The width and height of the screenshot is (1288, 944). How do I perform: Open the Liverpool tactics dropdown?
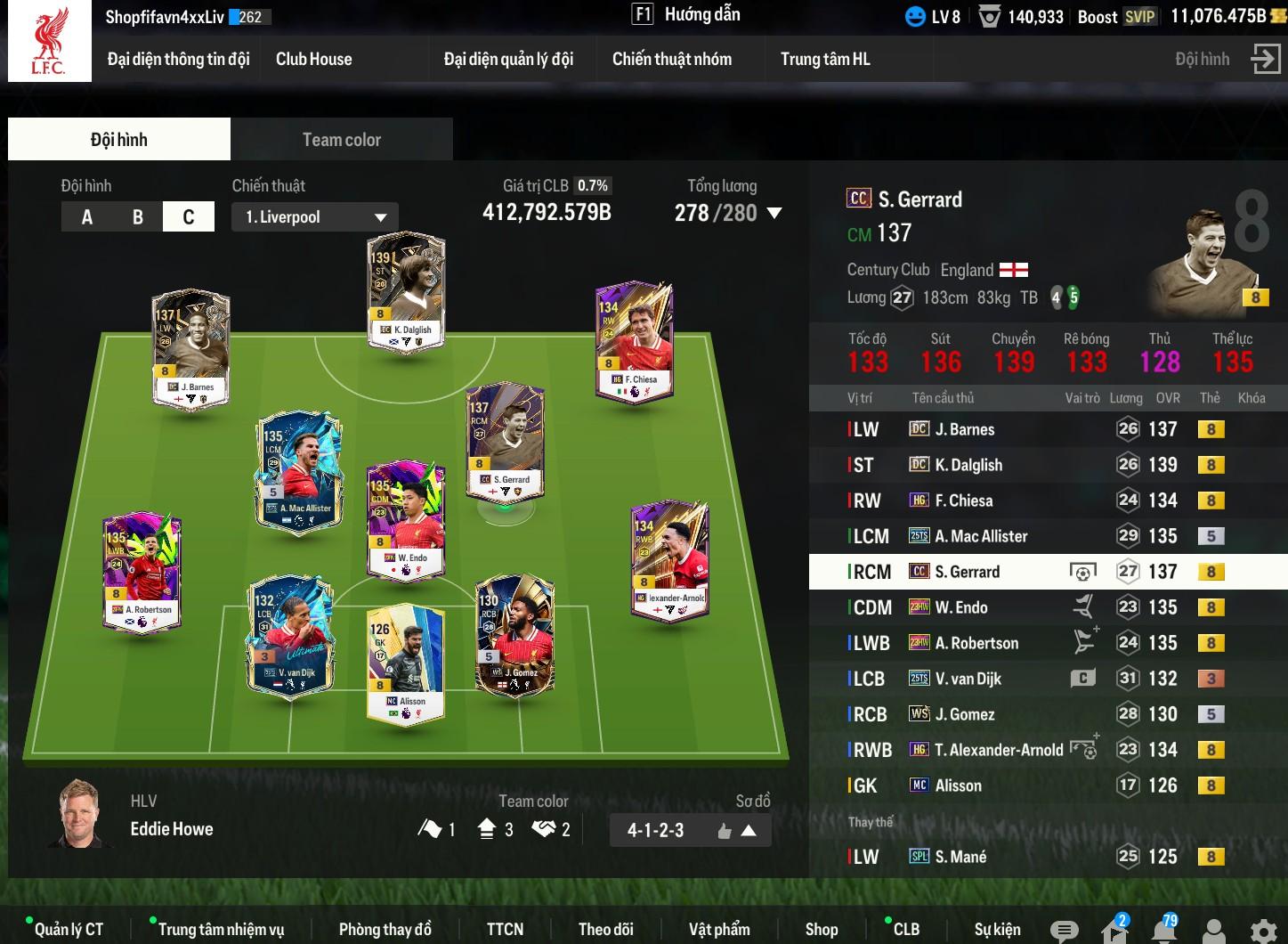315,216
